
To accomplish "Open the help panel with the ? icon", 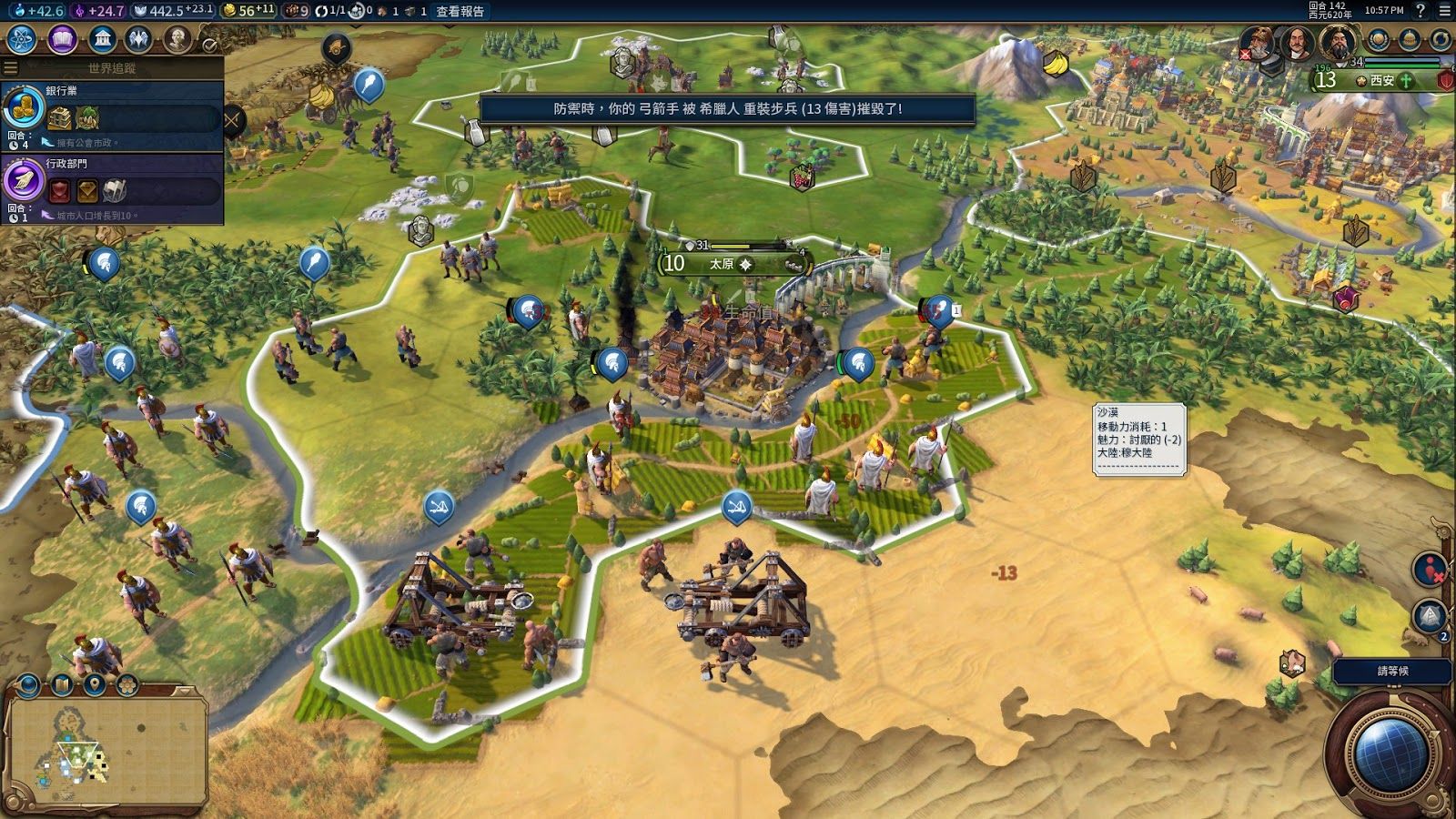I will 1421,12.
